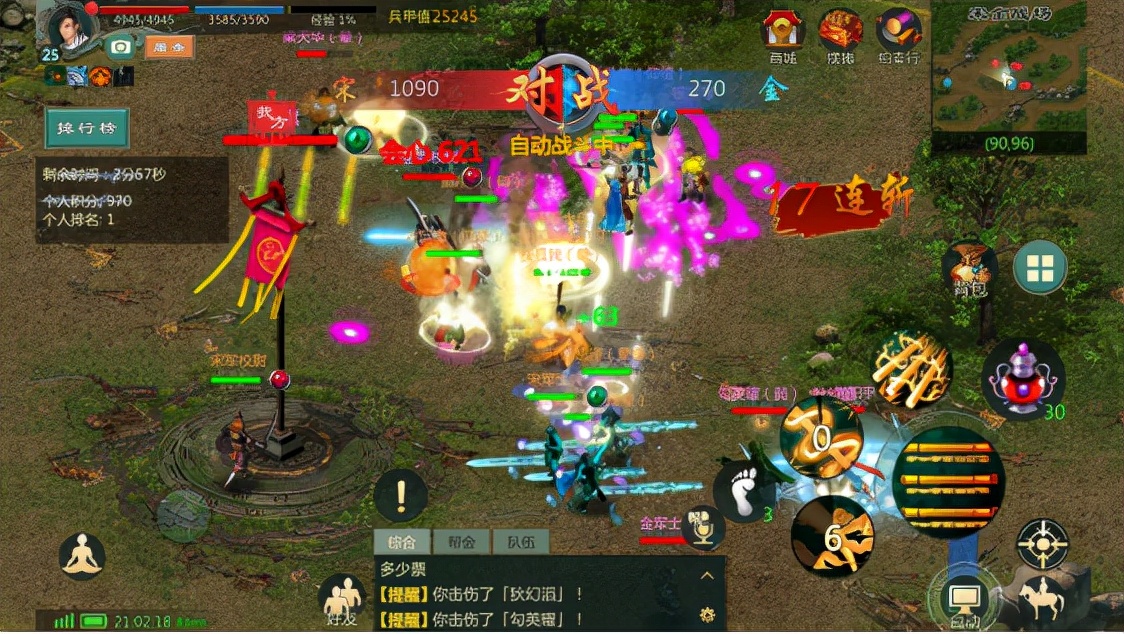Open the battlefield minimap

(x=1008, y=75)
